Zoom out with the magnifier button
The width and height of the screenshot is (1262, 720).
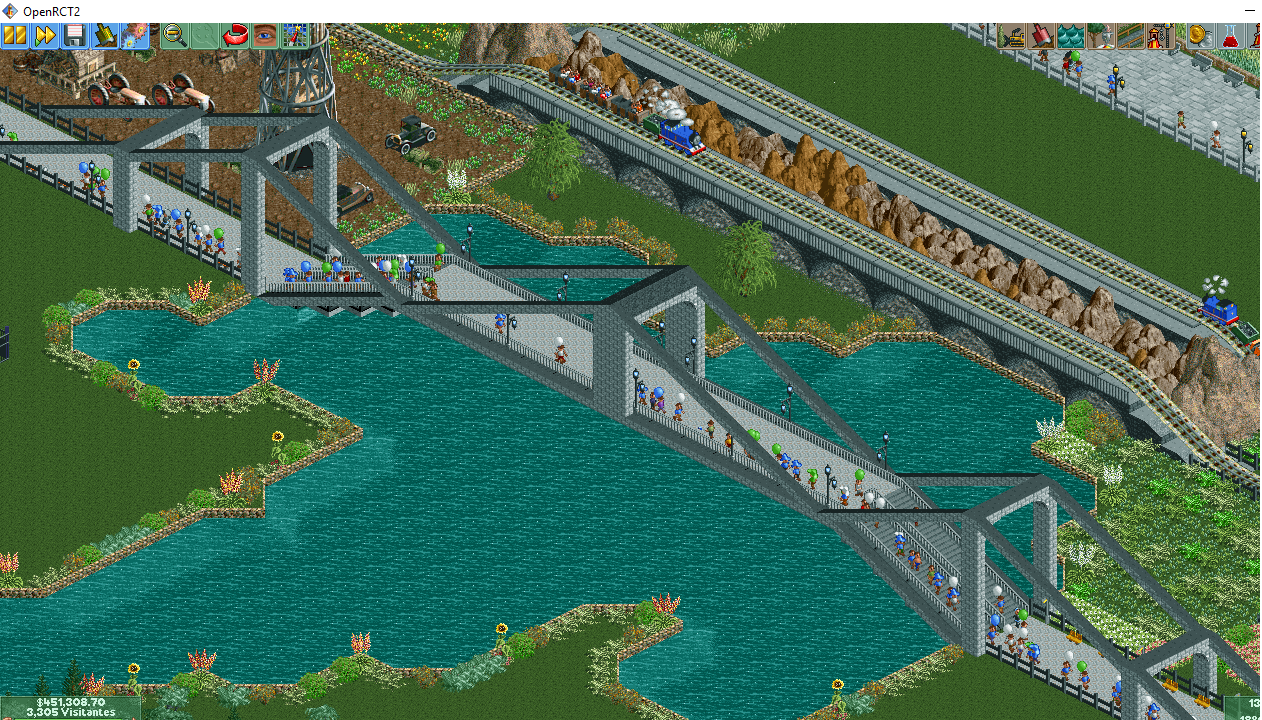[x=175, y=36]
